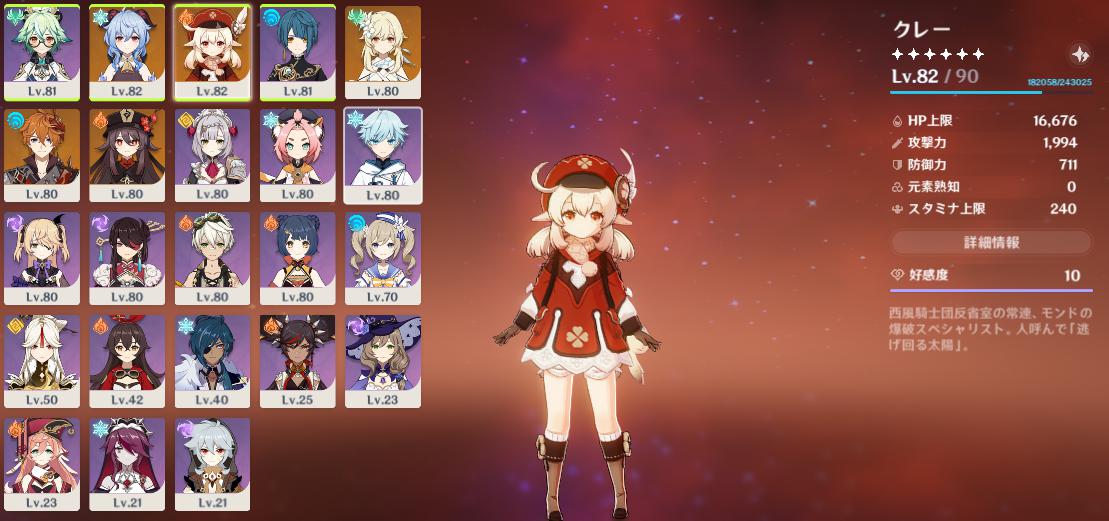
Task: Click the sparkle icon beside Klee's name
Action: tap(1079, 54)
